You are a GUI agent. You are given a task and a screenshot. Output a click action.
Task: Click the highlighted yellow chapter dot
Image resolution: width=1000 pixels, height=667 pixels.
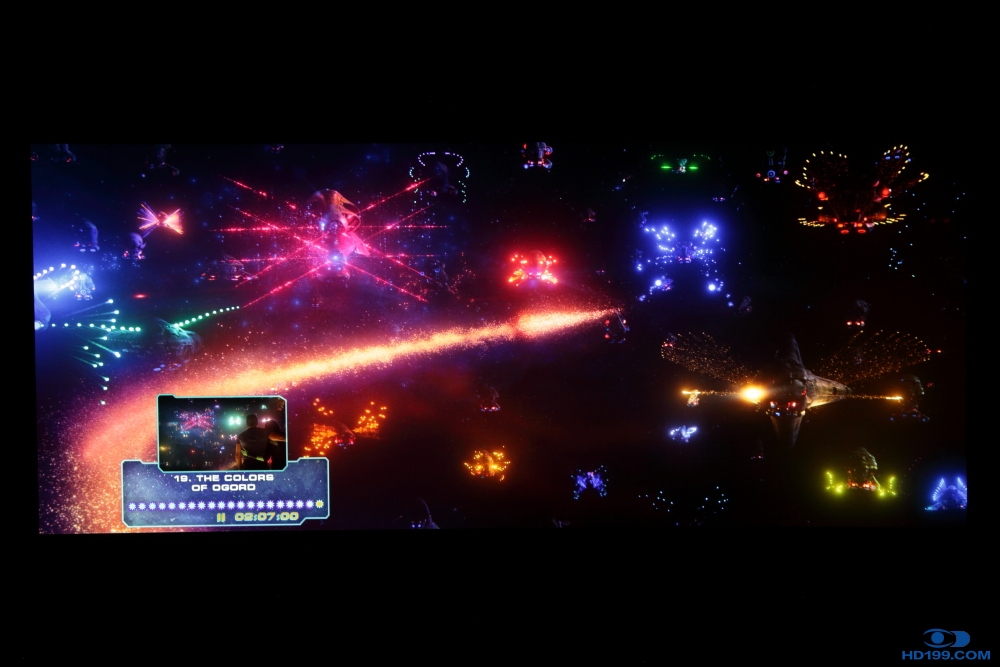pos(320,504)
